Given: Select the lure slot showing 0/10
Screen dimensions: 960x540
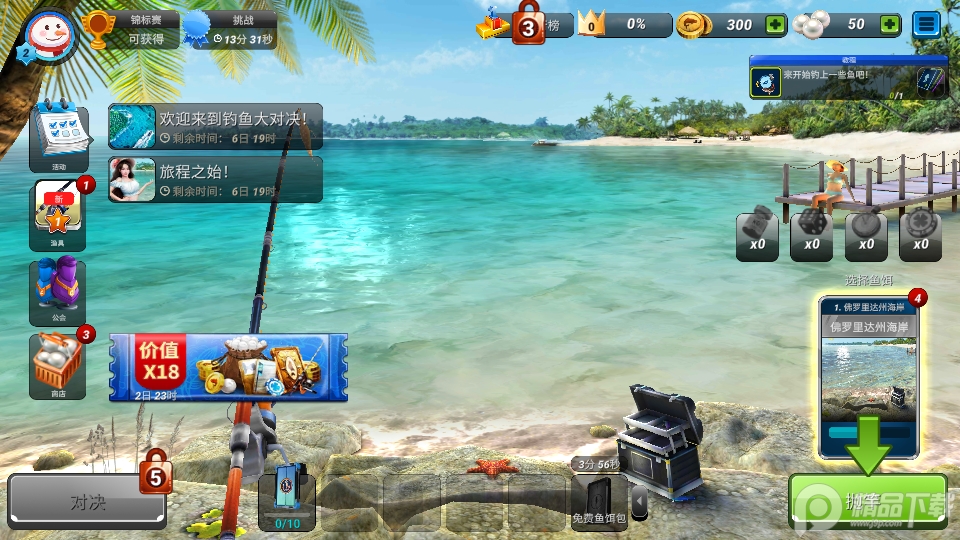Looking at the screenshot, I should (x=287, y=501).
